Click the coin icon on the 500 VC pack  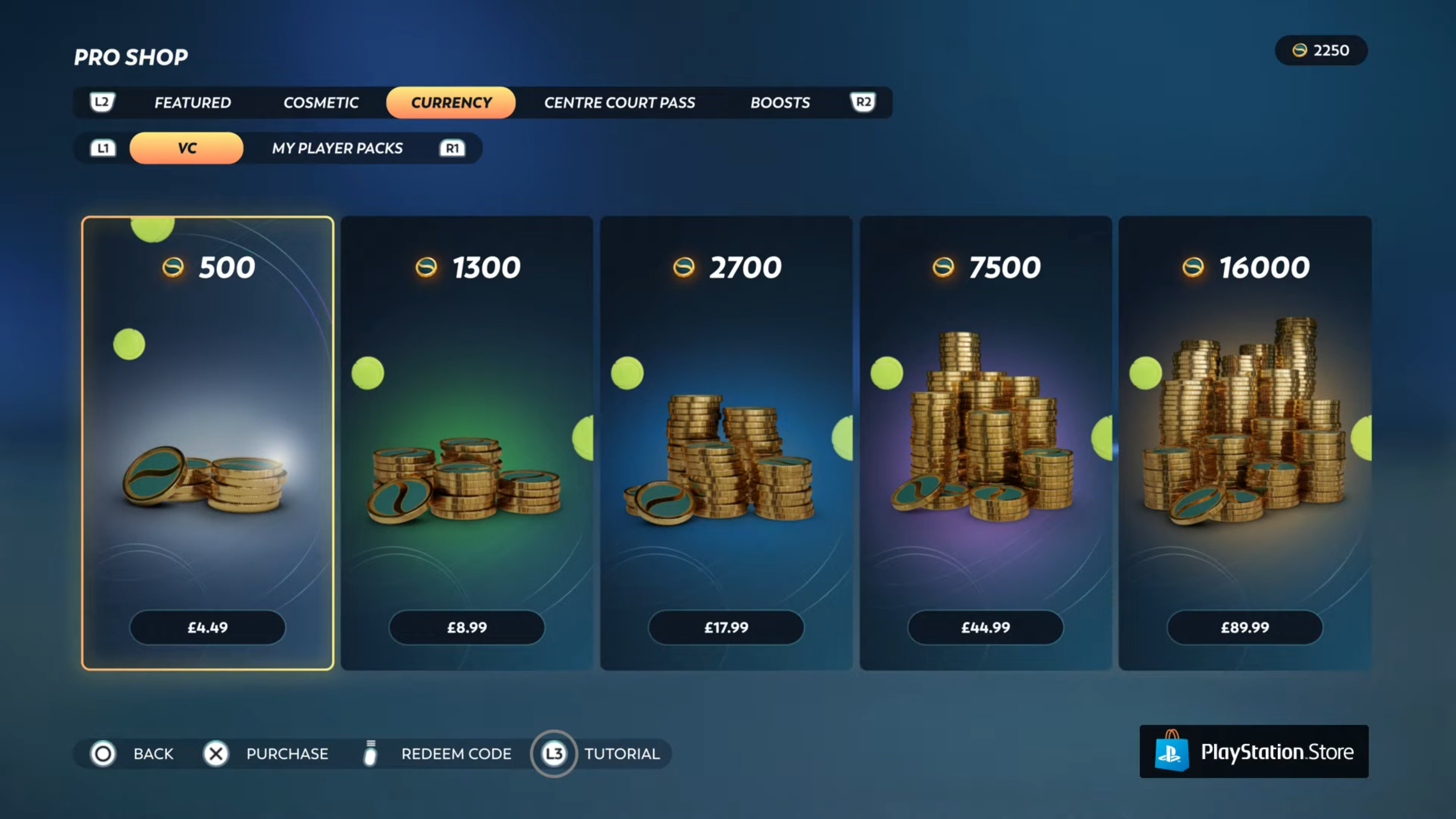[174, 267]
